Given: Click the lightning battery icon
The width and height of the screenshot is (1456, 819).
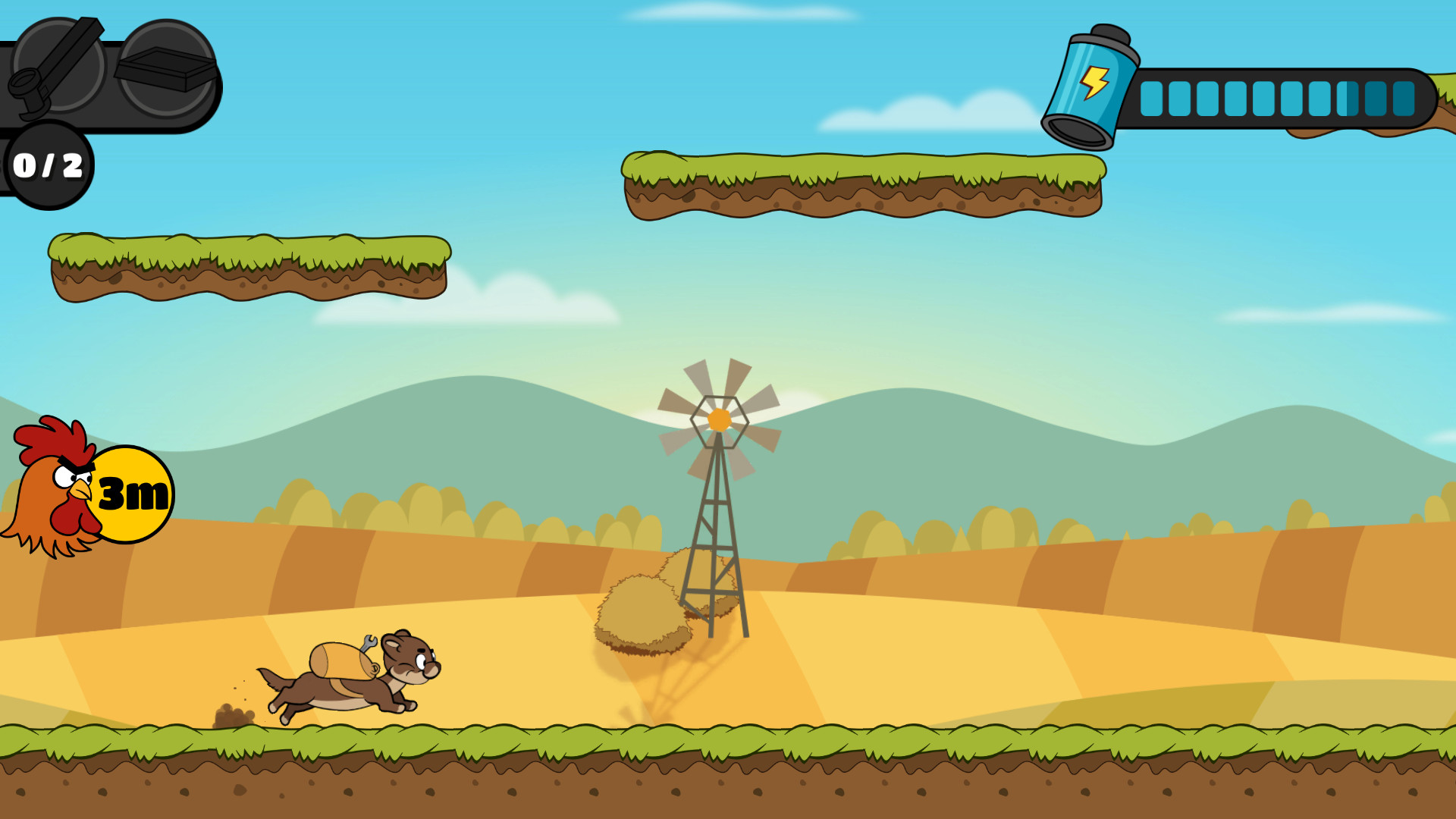Looking at the screenshot, I should point(1092,80).
